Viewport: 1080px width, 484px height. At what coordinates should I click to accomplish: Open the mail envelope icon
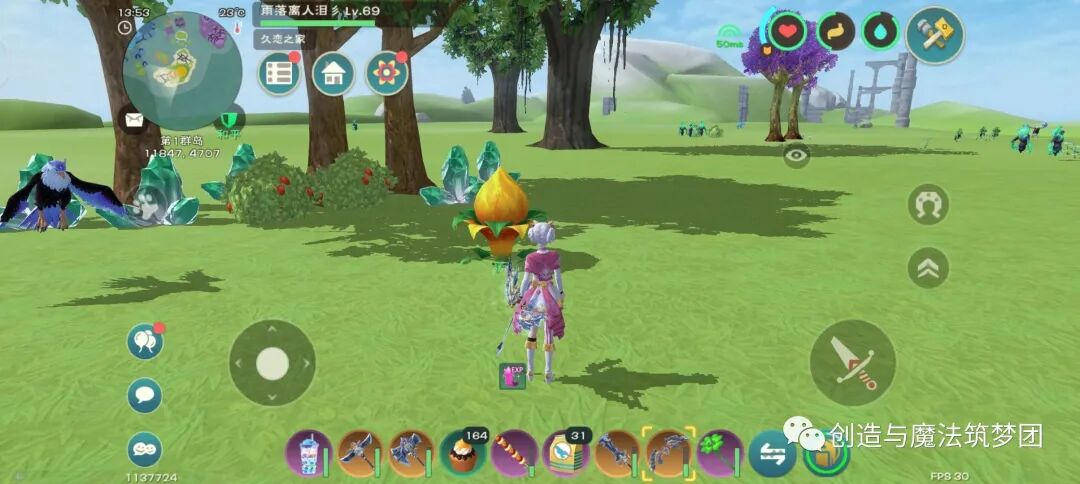pos(133,120)
